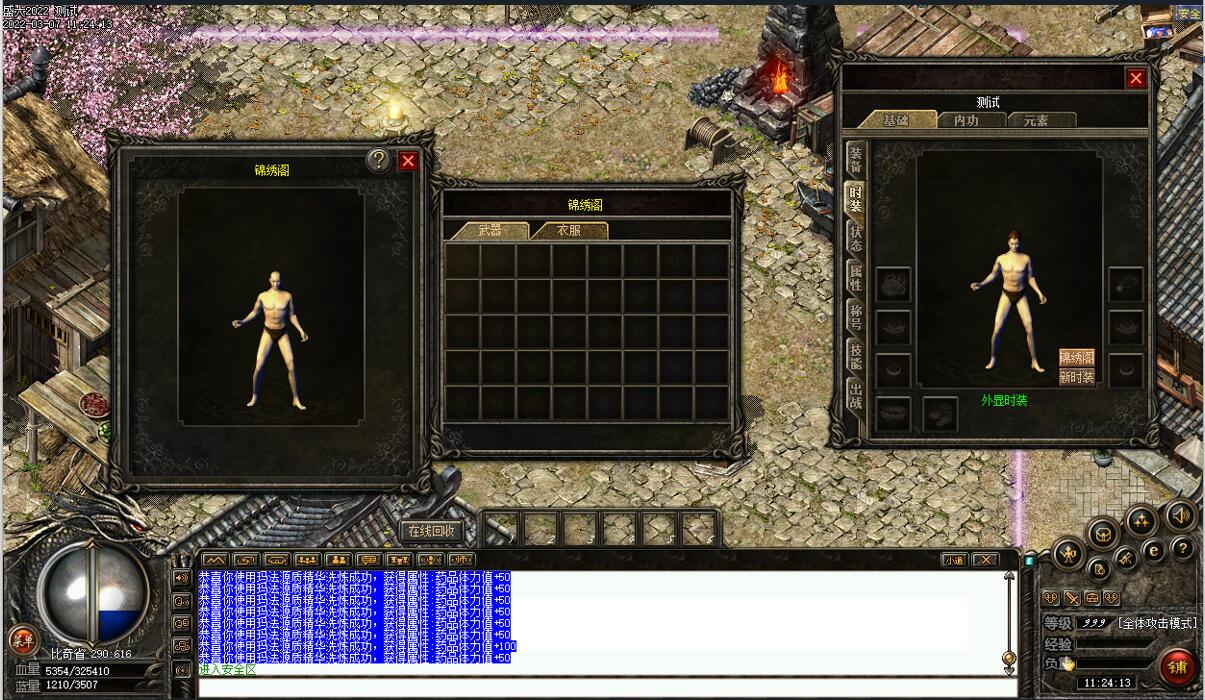The width and height of the screenshot is (1205, 700).
Task: Open the round 菜单 menu button
Action: pyautogui.click(x=21, y=640)
